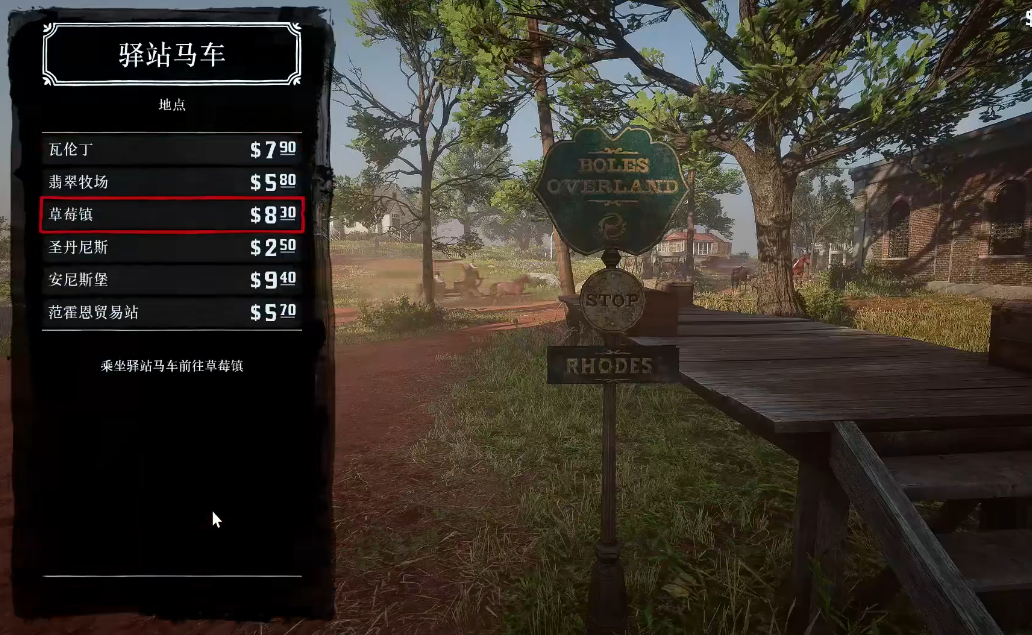This screenshot has width=1032, height=635.
Task: Select 安尼斯堡 in the destination list
Action: point(171,279)
